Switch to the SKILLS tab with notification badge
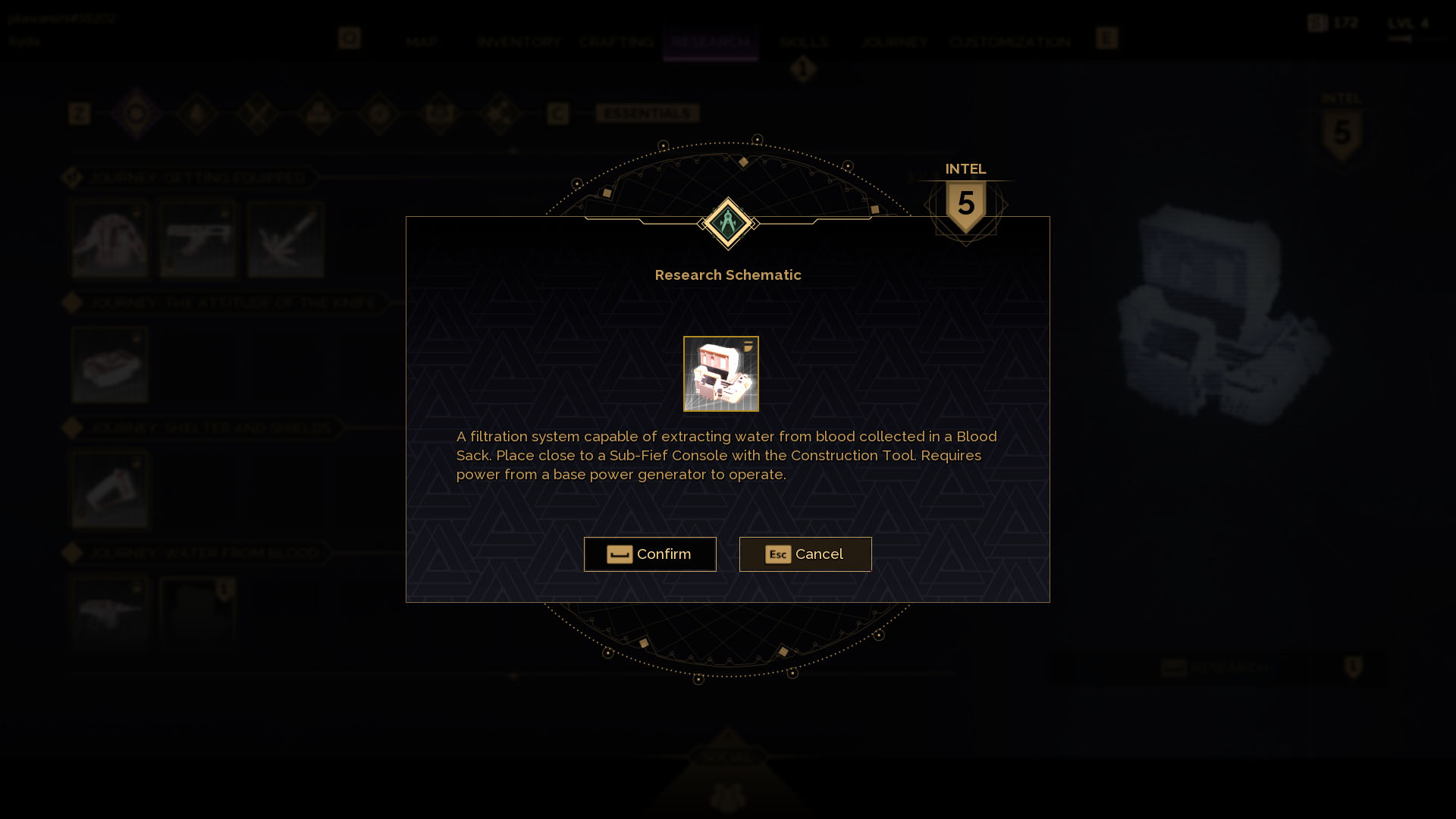Image resolution: width=1456 pixels, height=819 pixels. (x=804, y=42)
